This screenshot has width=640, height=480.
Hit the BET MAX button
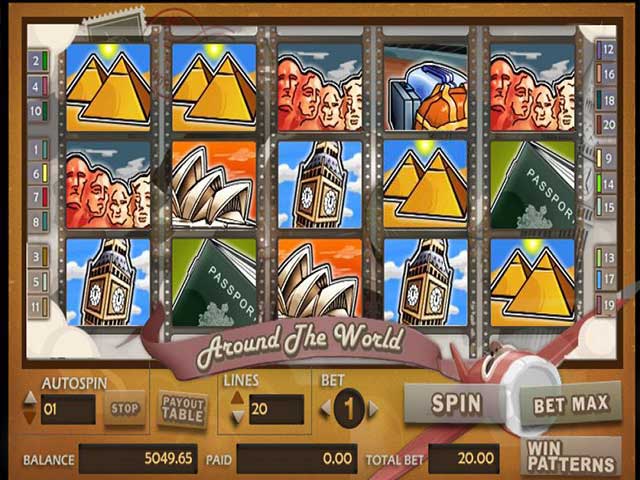pos(570,404)
